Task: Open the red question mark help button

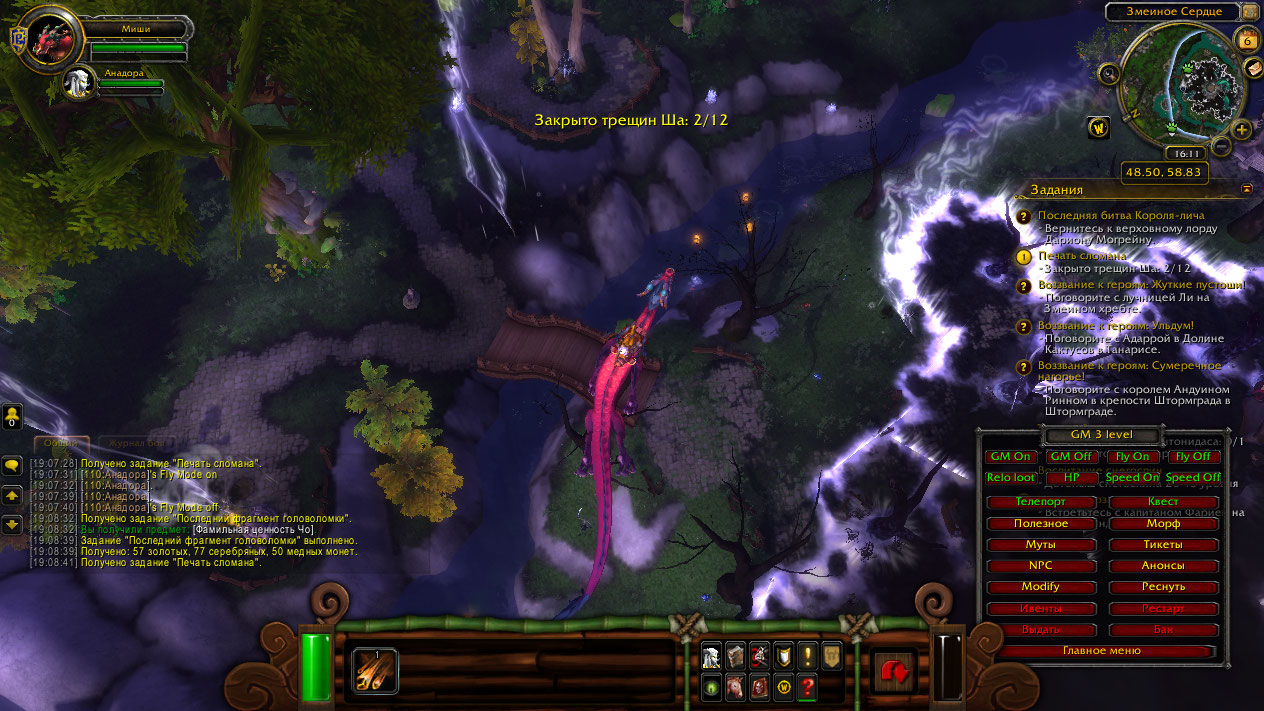Action: [808, 687]
